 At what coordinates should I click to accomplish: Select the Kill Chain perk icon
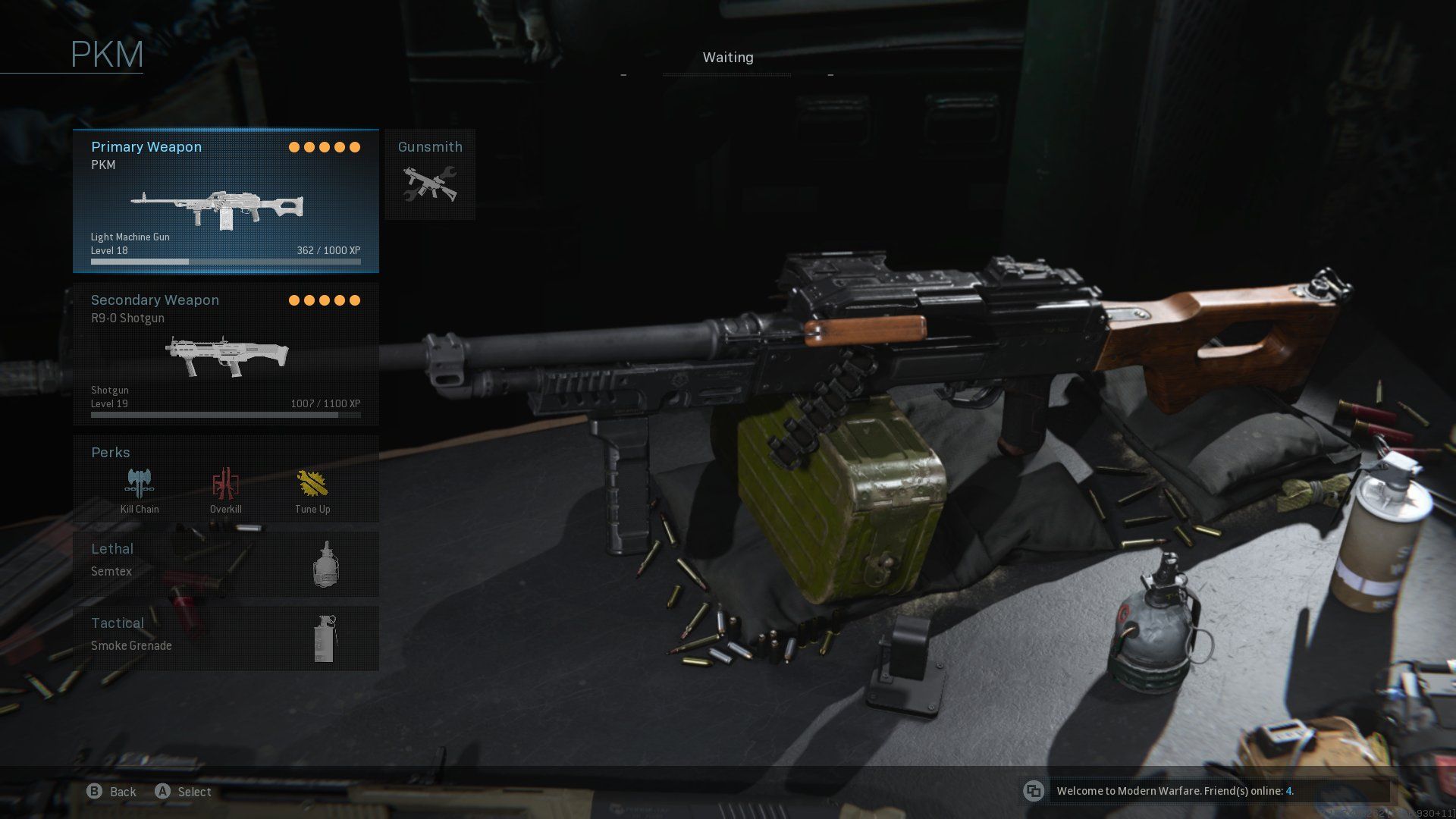(138, 482)
